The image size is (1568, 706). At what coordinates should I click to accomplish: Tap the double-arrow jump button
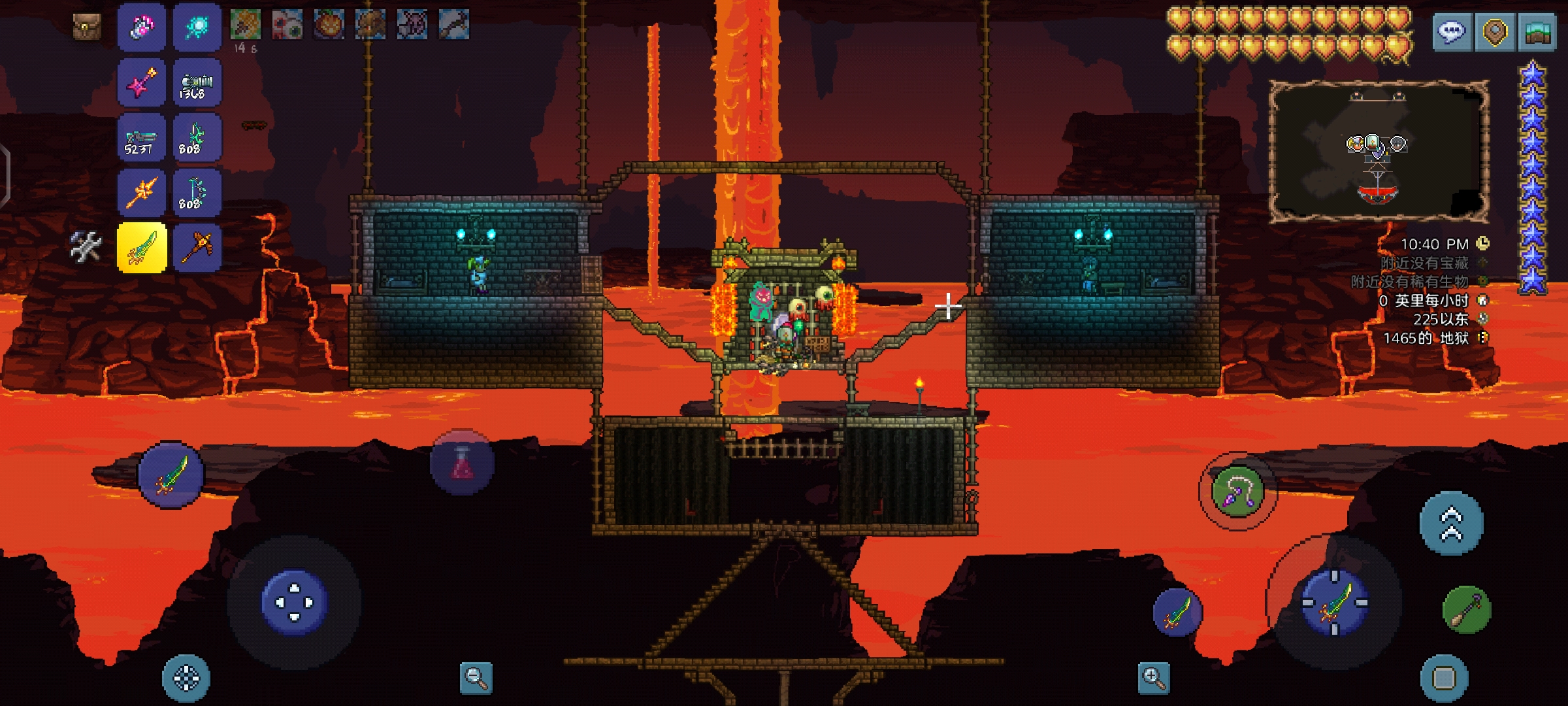(1452, 524)
